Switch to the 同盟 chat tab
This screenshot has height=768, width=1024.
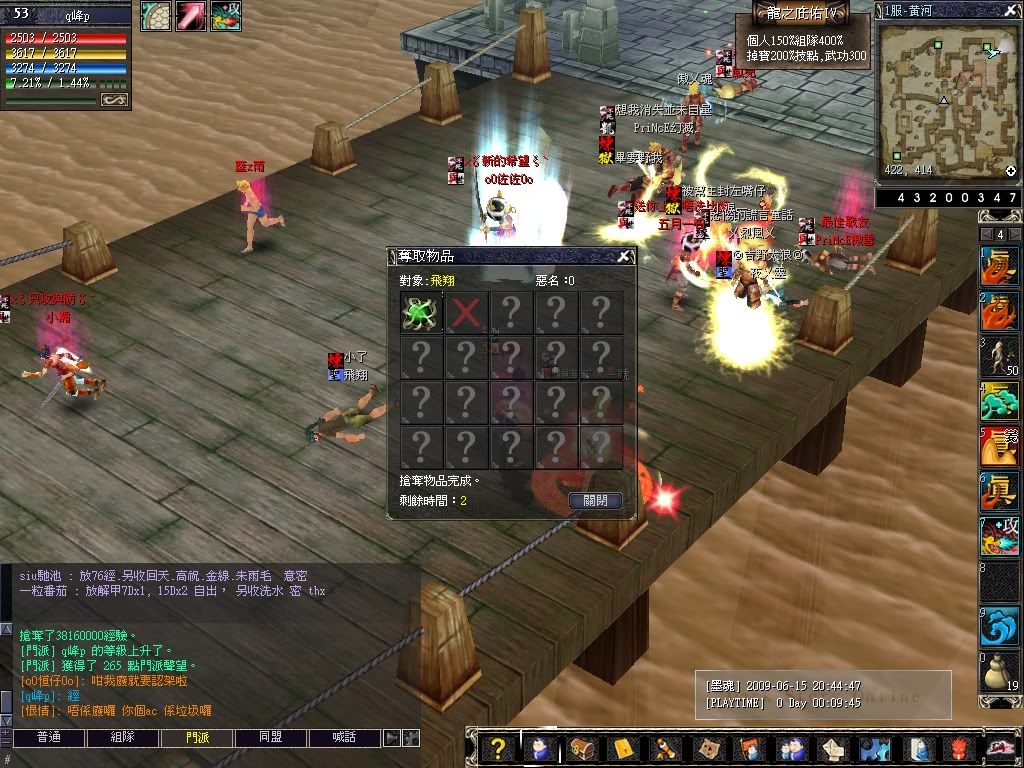coord(270,738)
